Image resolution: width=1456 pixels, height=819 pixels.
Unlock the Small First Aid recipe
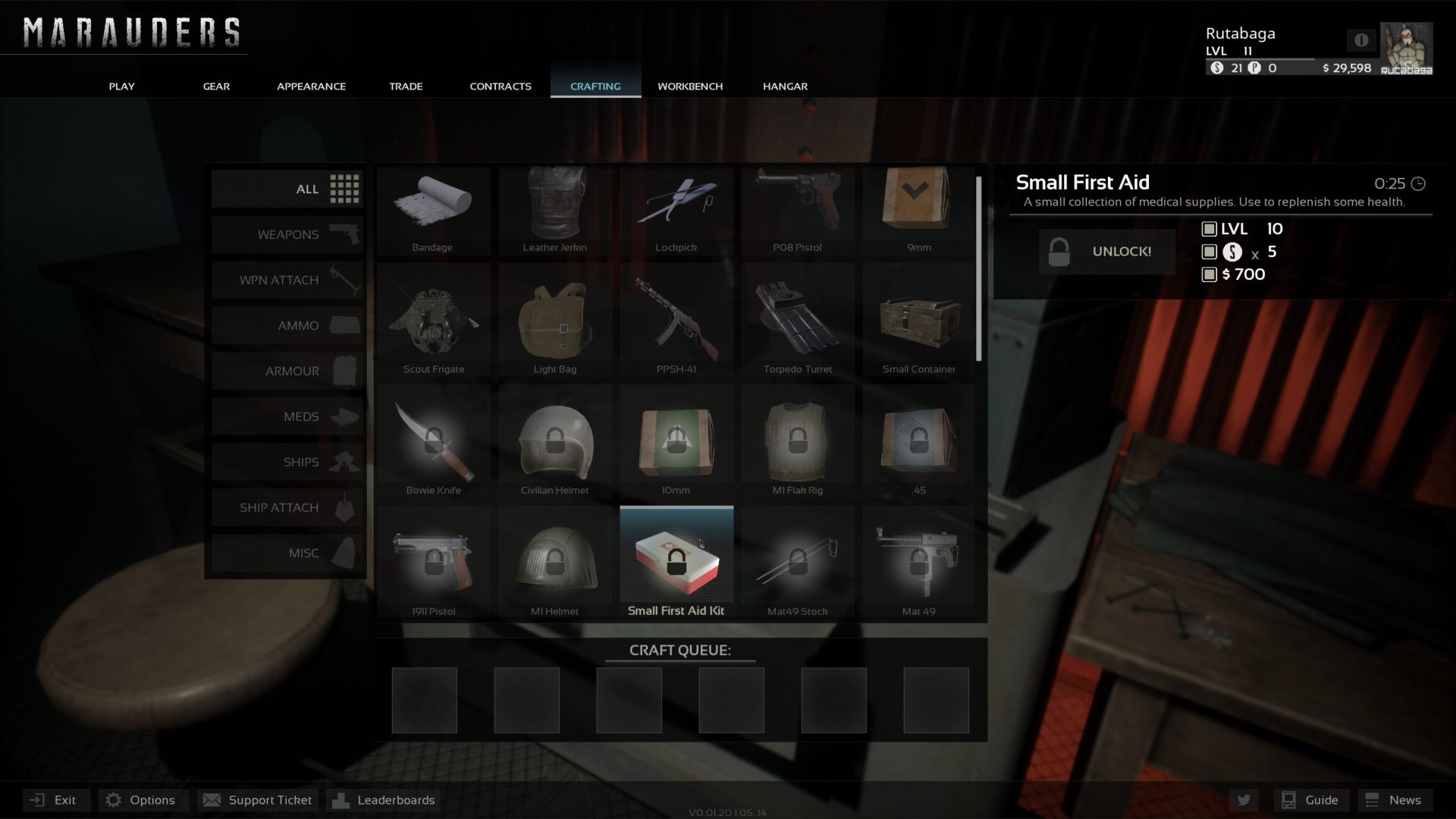pyautogui.click(x=1106, y=252)
